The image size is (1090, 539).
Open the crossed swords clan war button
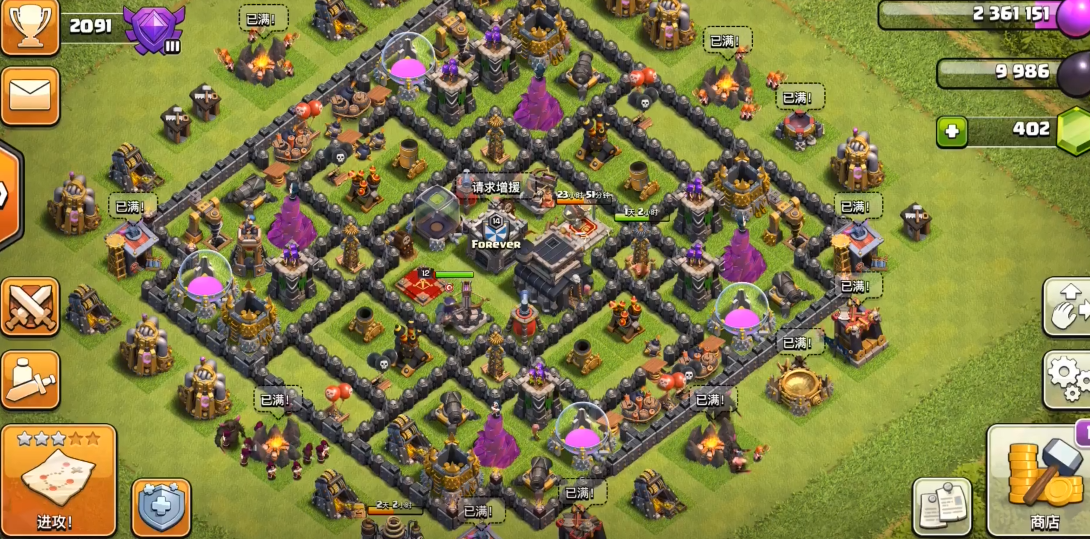(29, 306)
